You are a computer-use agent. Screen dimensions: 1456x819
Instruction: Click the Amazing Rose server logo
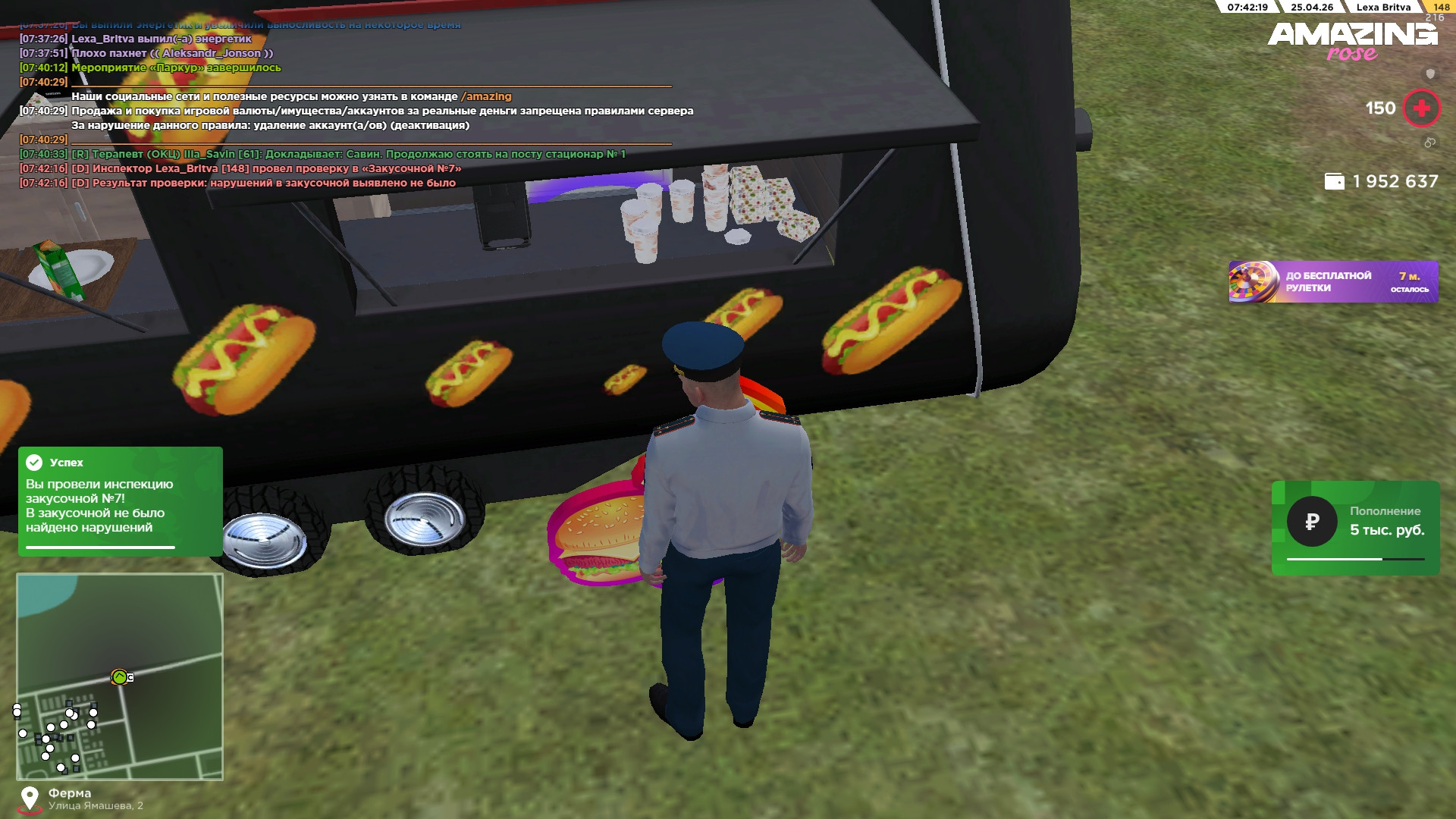click(1352, 41)
